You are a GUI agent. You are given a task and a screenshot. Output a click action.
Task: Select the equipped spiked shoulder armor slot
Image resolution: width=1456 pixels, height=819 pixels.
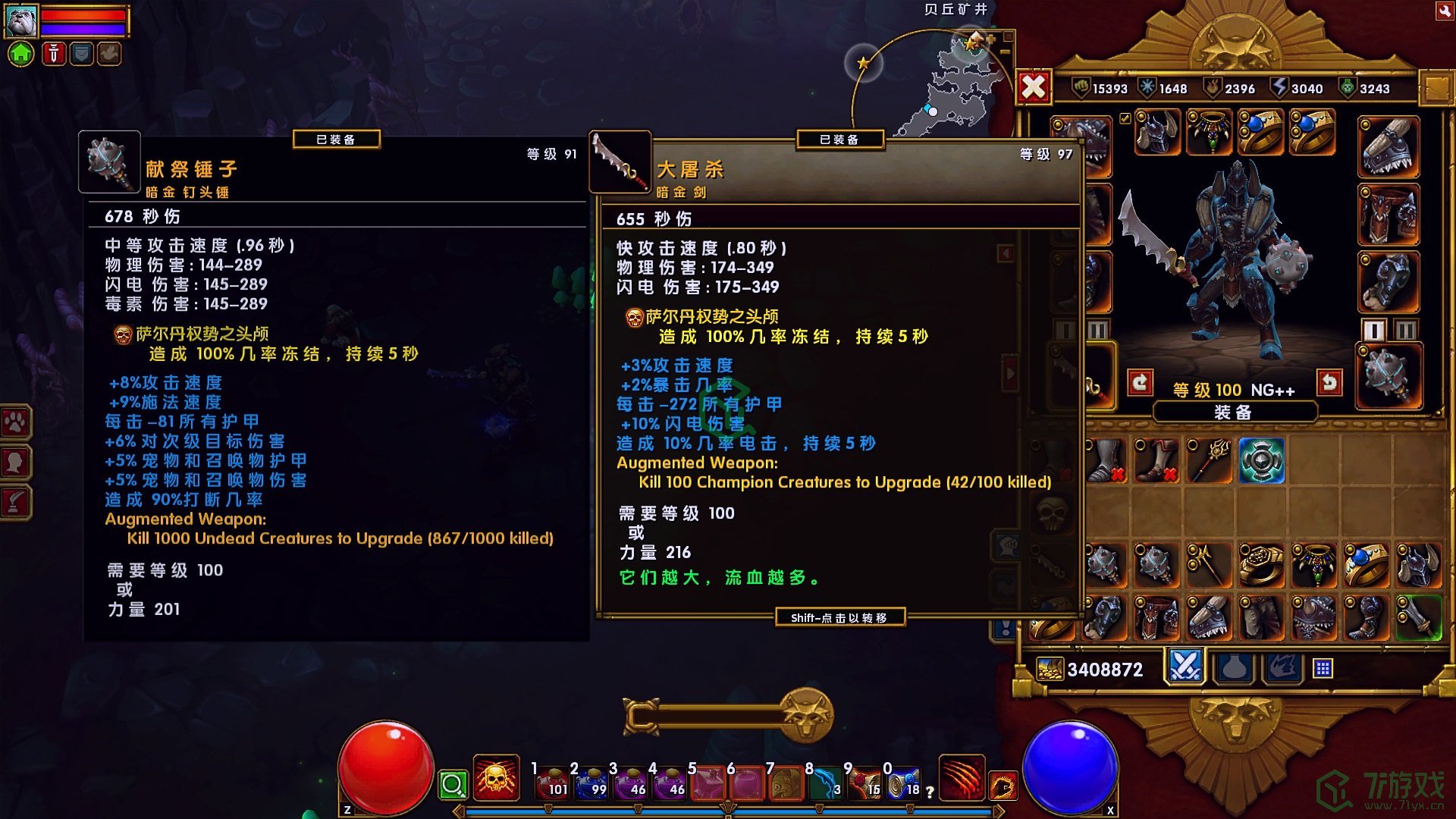pyautogui.click(x=1388, y=147)
